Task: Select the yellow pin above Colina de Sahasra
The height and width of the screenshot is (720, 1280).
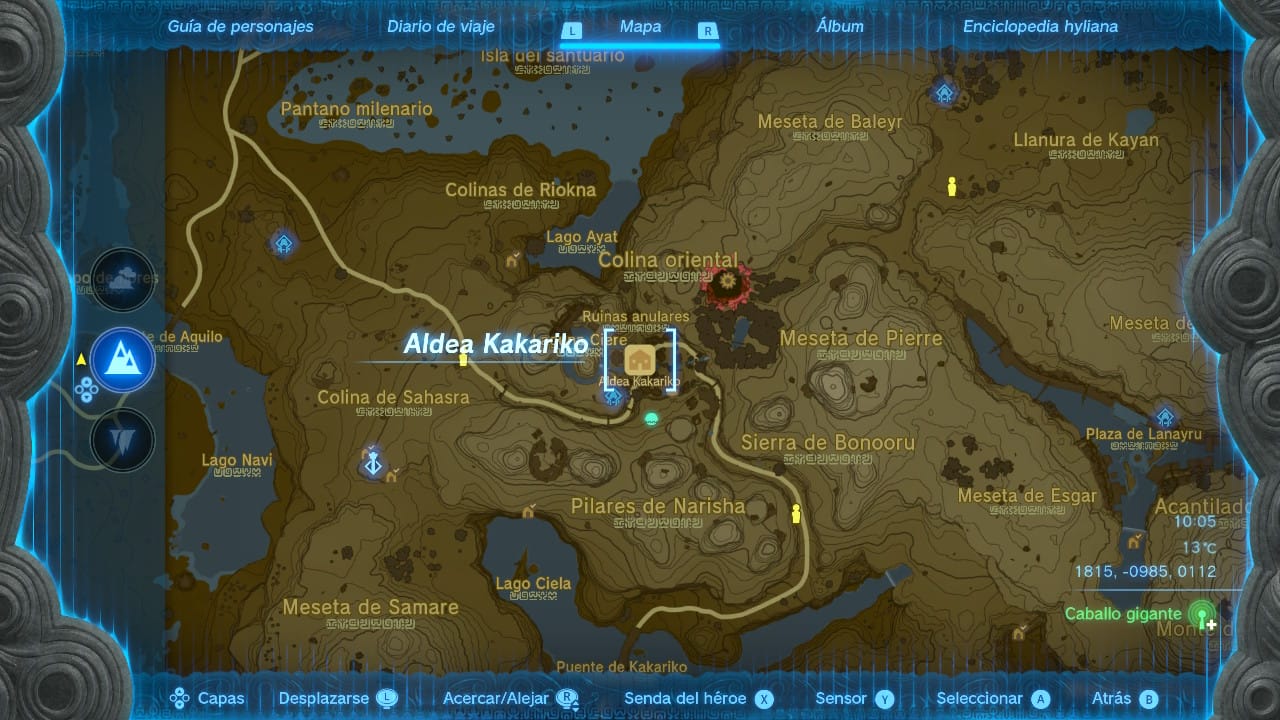Action: pyautogui.click(x=463, y=359)
